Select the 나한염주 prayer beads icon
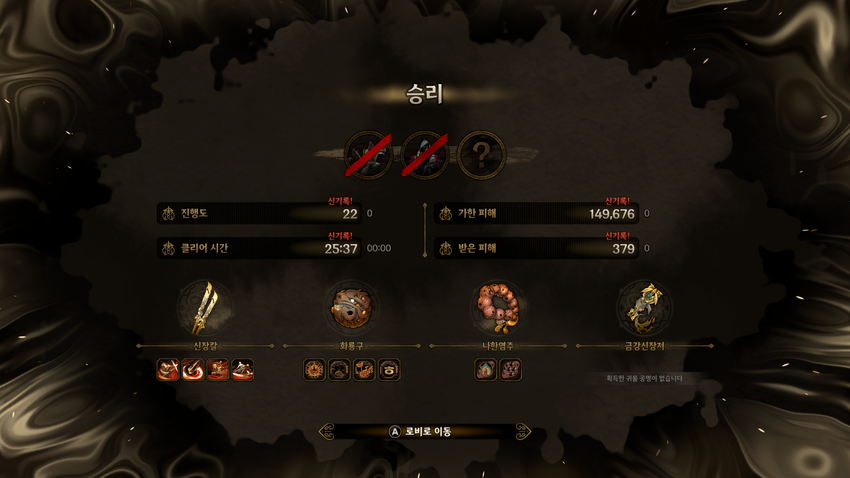 click(498, 307)
